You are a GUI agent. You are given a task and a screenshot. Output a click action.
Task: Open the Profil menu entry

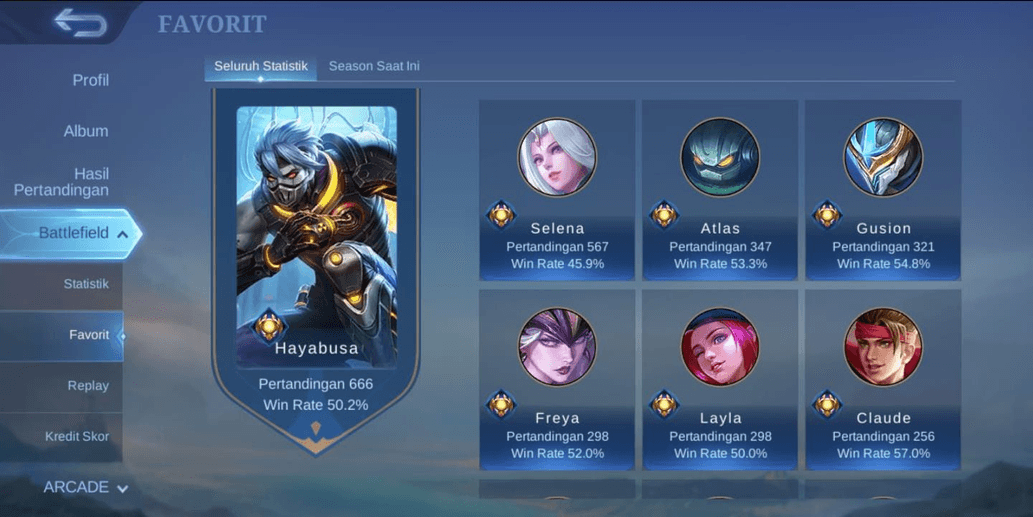click(x=90, y=80)
